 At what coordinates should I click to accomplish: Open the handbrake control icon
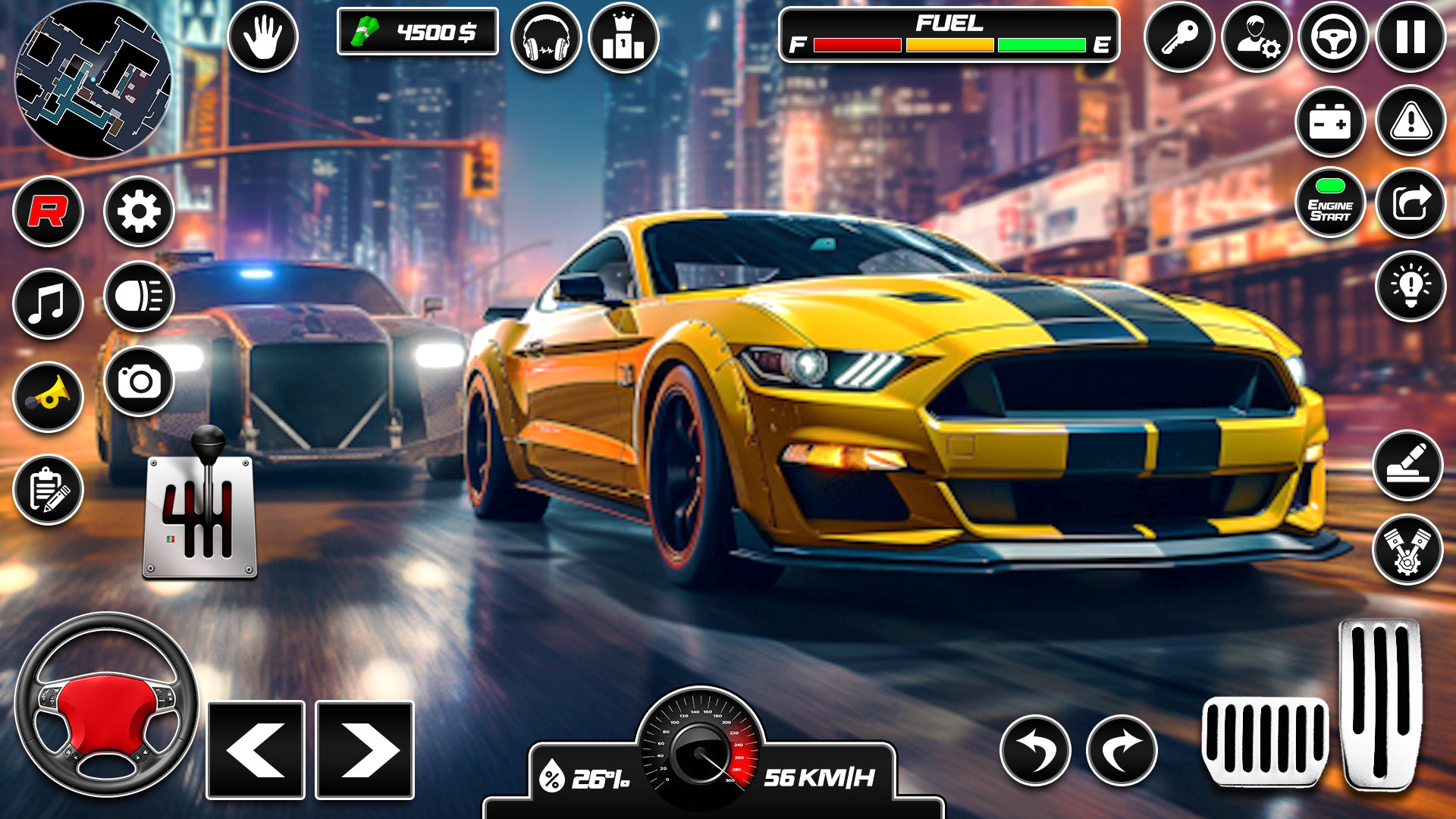[262, 34]
